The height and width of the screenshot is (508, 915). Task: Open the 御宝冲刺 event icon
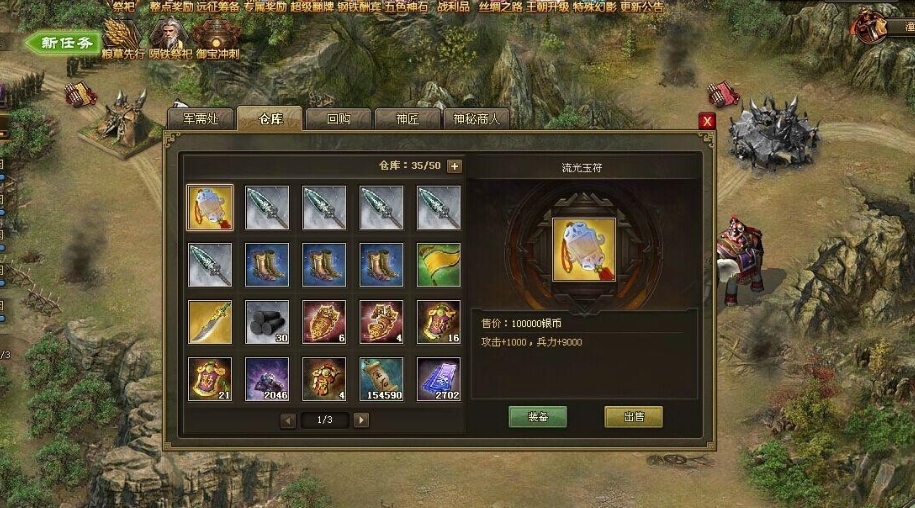click(215, 40)
